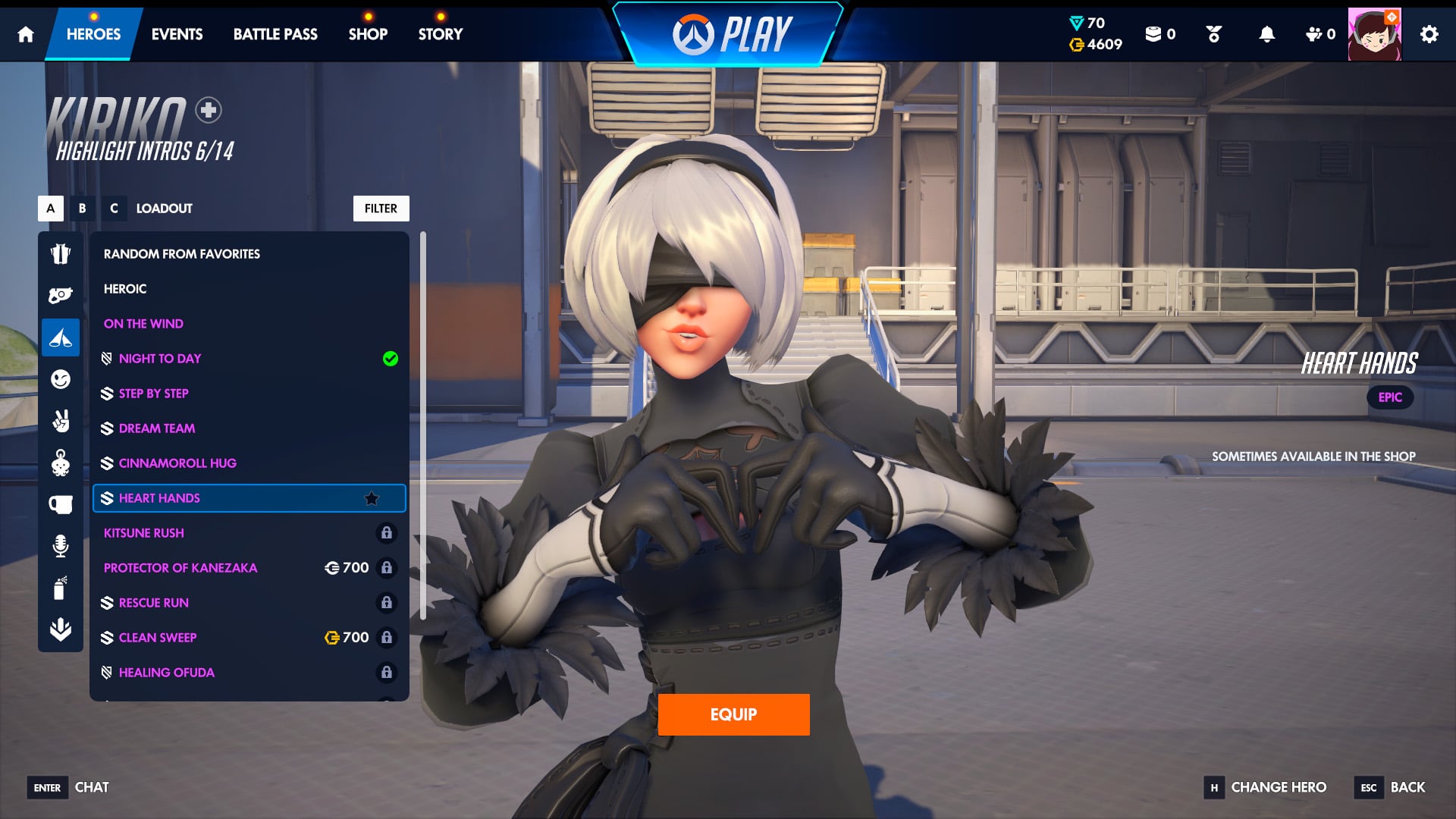This screenshot has width=1456, height=819.
Task: Choose Protector of Kanezaka for 700 credits
Action: (x=180, y=568)
